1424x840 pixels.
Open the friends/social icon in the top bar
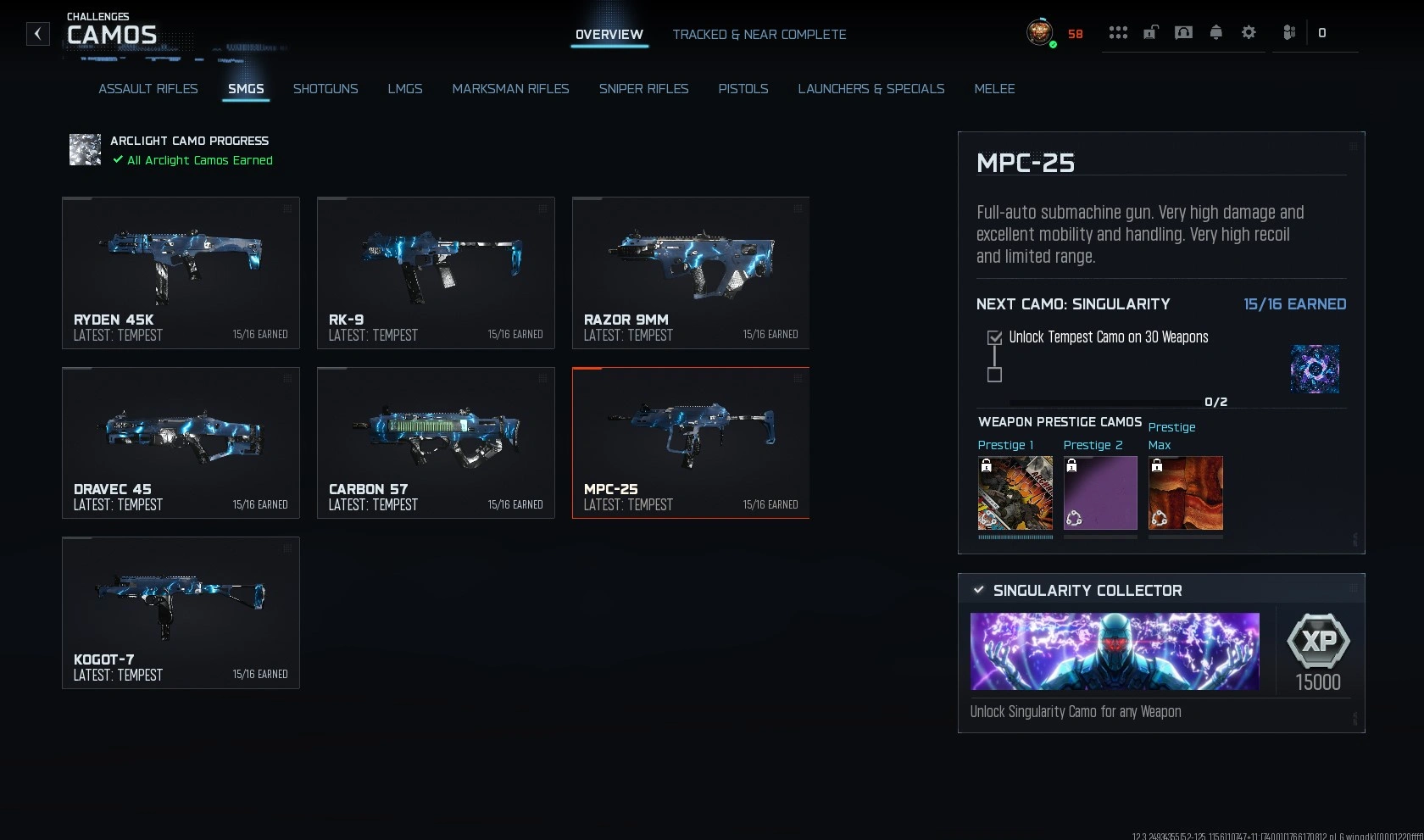pyautogui.click(x=1288, y=32)
